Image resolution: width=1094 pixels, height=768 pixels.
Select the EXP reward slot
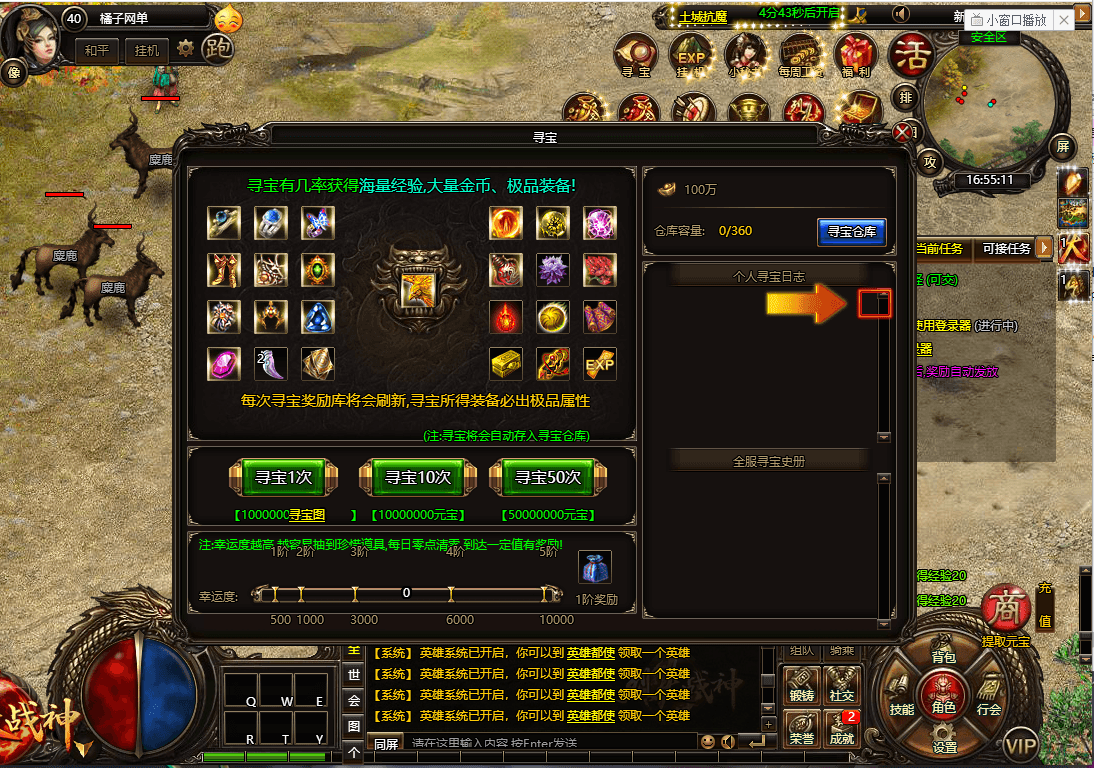point(599,364)
